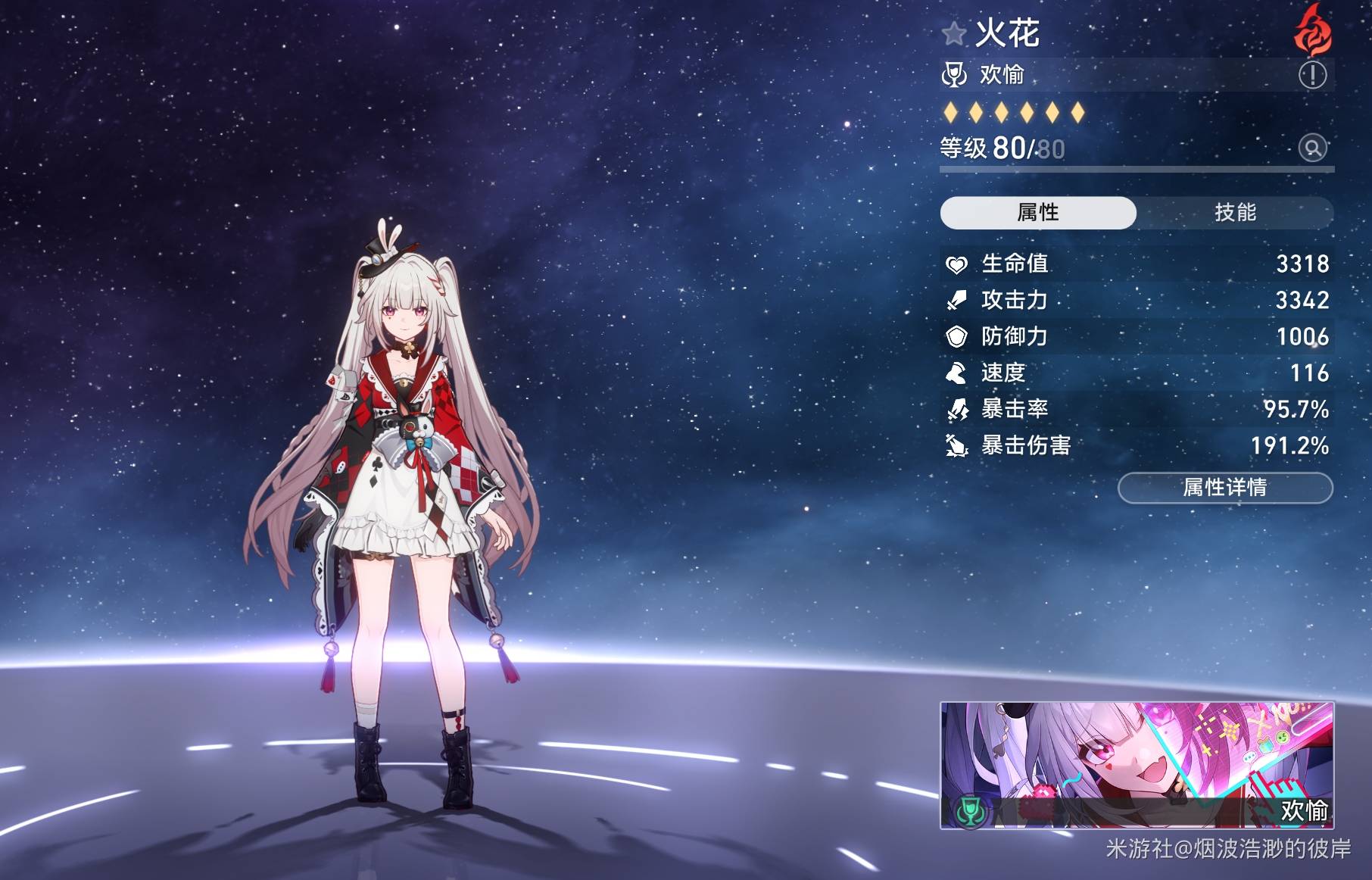Toggle the favorite star next to 火花
Viewport: 1372px width, 880px height.
coord(954,34)
